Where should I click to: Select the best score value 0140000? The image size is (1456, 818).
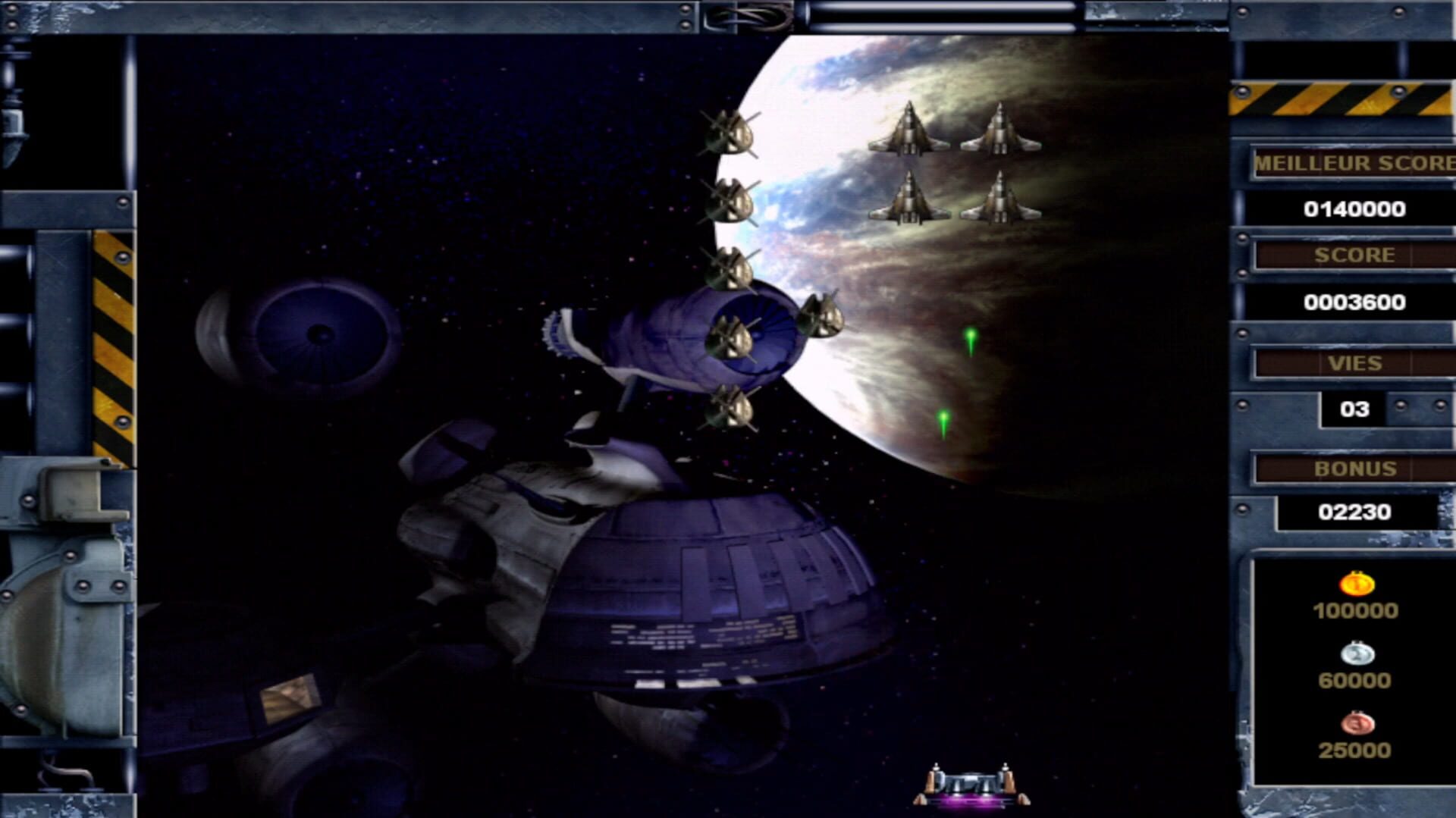click(x=1354, y=208)
